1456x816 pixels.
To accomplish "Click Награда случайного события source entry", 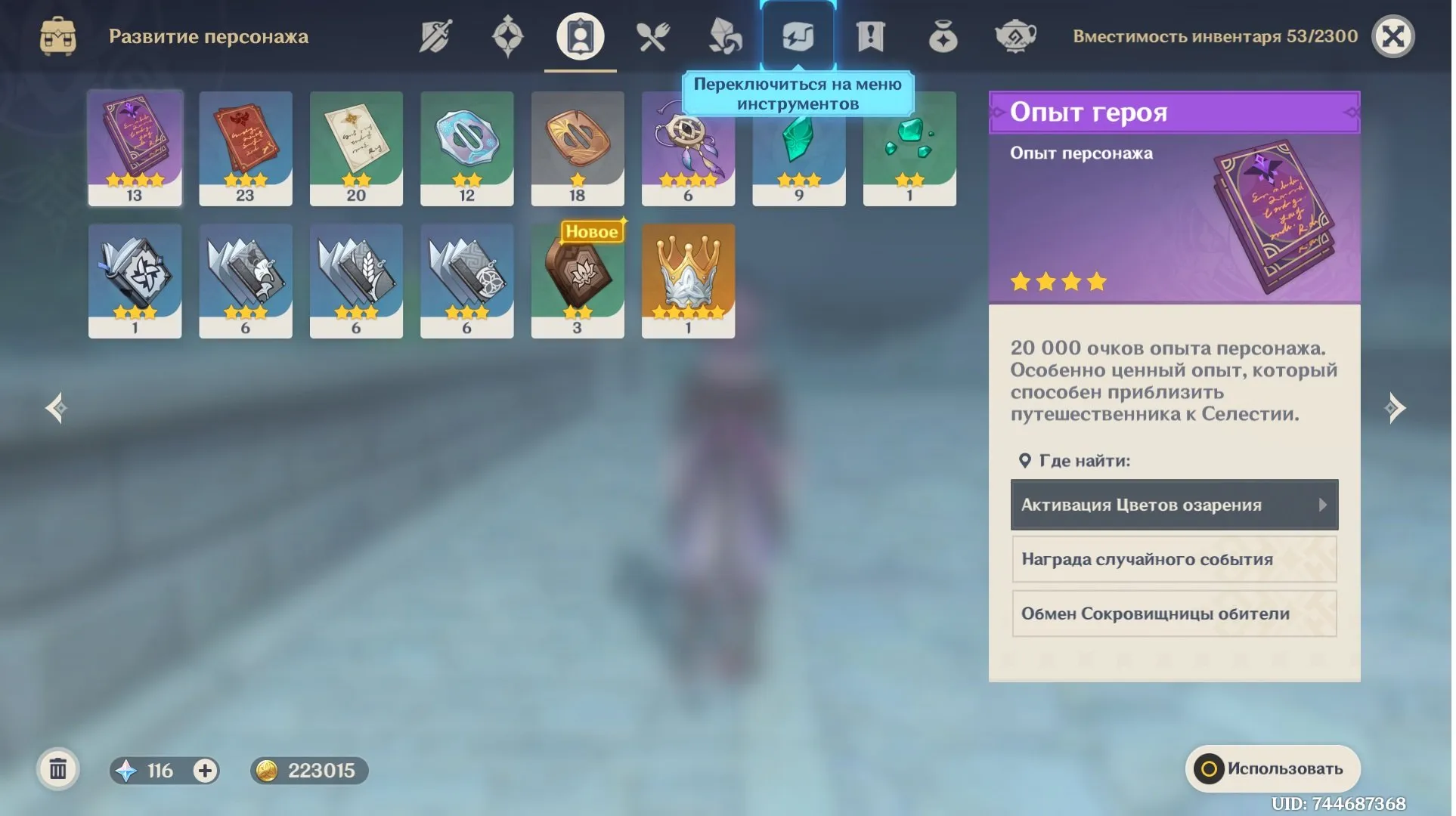I will [1173, 559].
